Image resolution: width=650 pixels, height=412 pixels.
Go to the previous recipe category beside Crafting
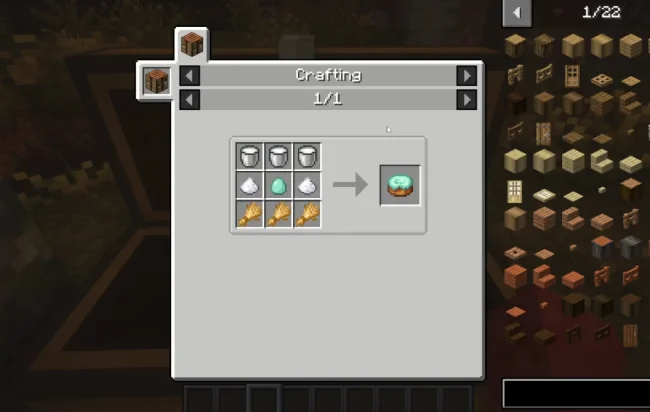189,75
